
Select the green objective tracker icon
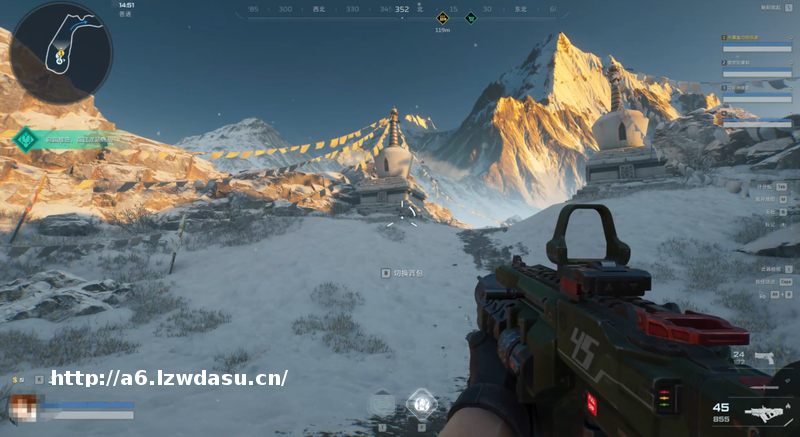(x=26, y=139)
